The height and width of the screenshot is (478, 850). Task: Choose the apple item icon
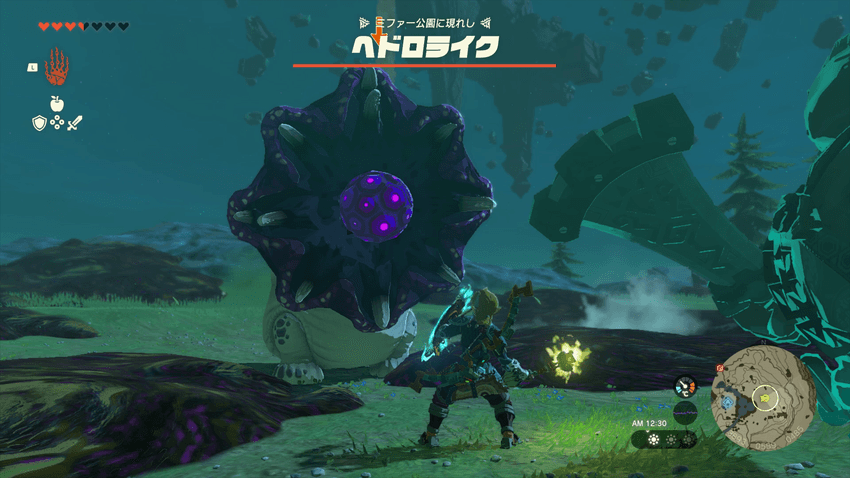[57, 103]
